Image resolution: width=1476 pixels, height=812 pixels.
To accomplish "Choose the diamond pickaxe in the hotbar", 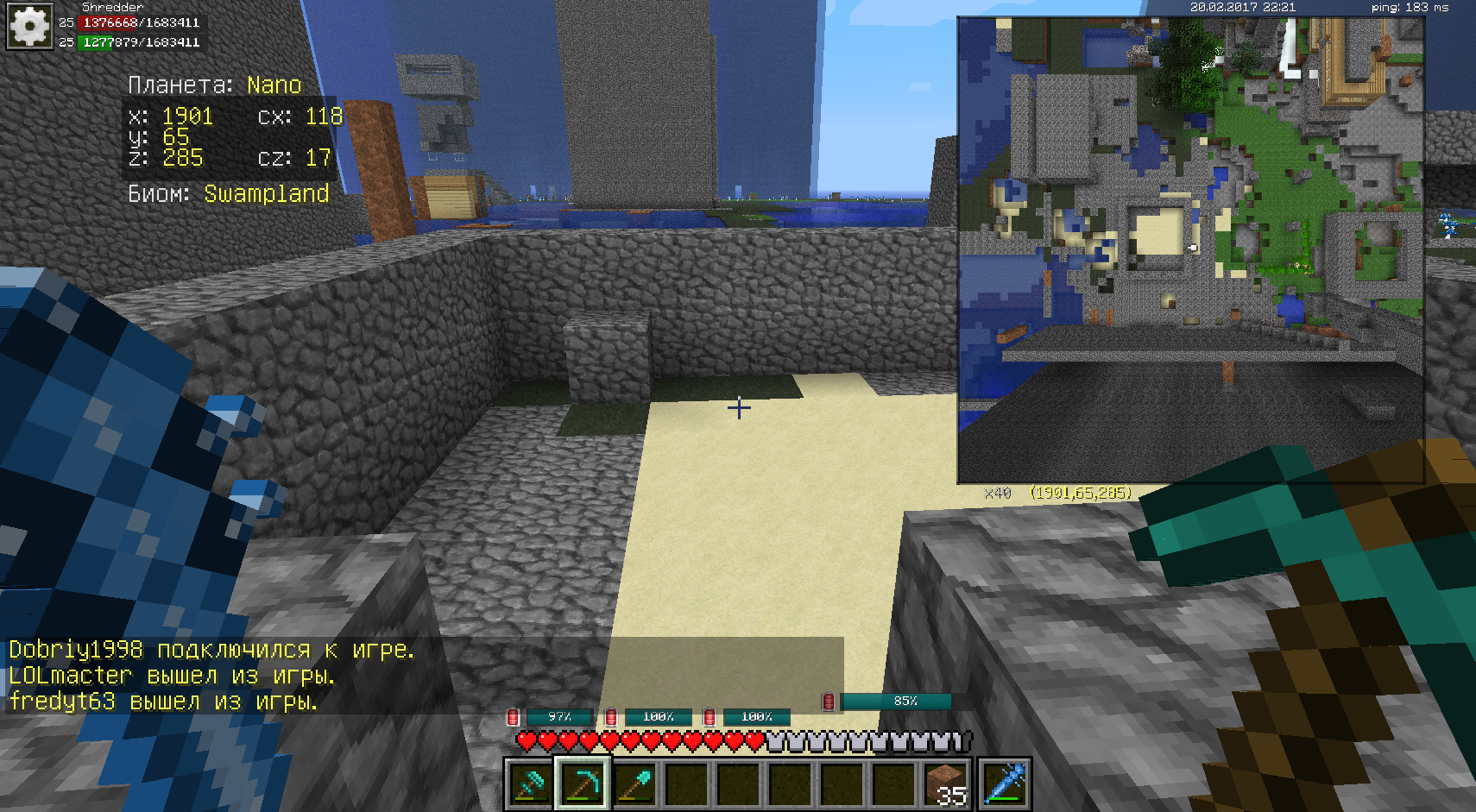I will [583, 784].
